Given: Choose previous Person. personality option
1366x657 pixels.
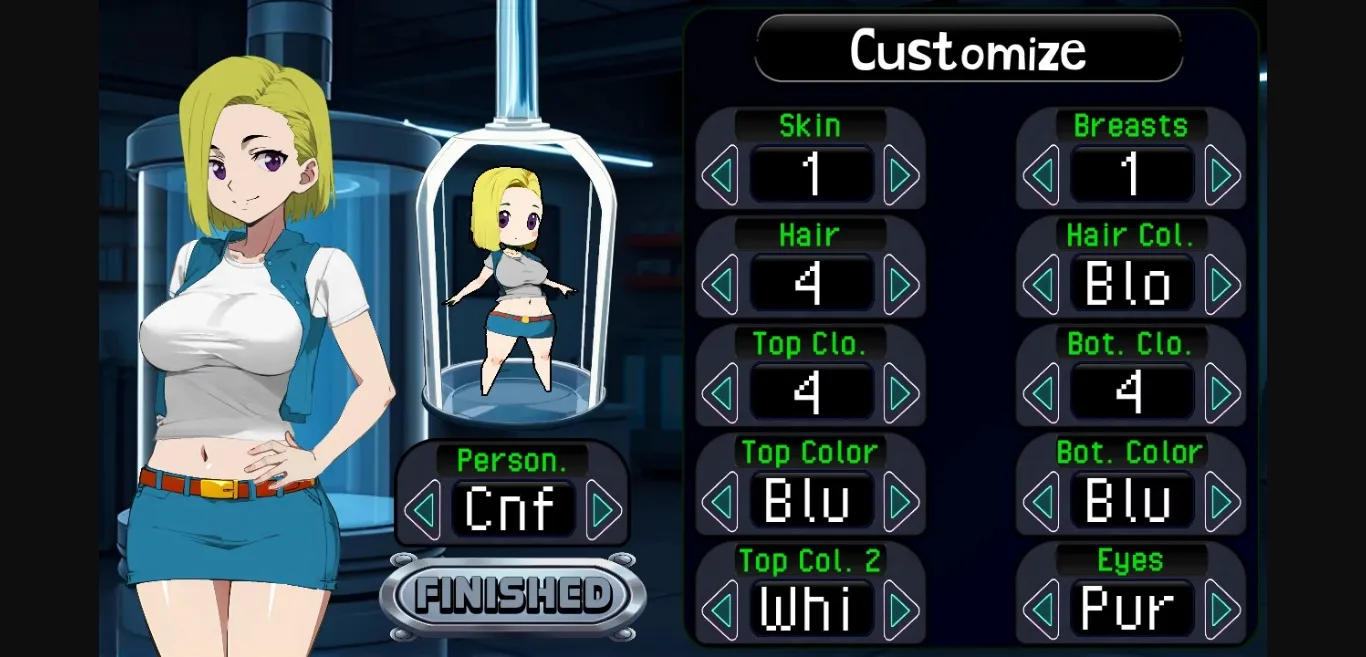Looking at the screenshot, I should [x=423, y=510].
